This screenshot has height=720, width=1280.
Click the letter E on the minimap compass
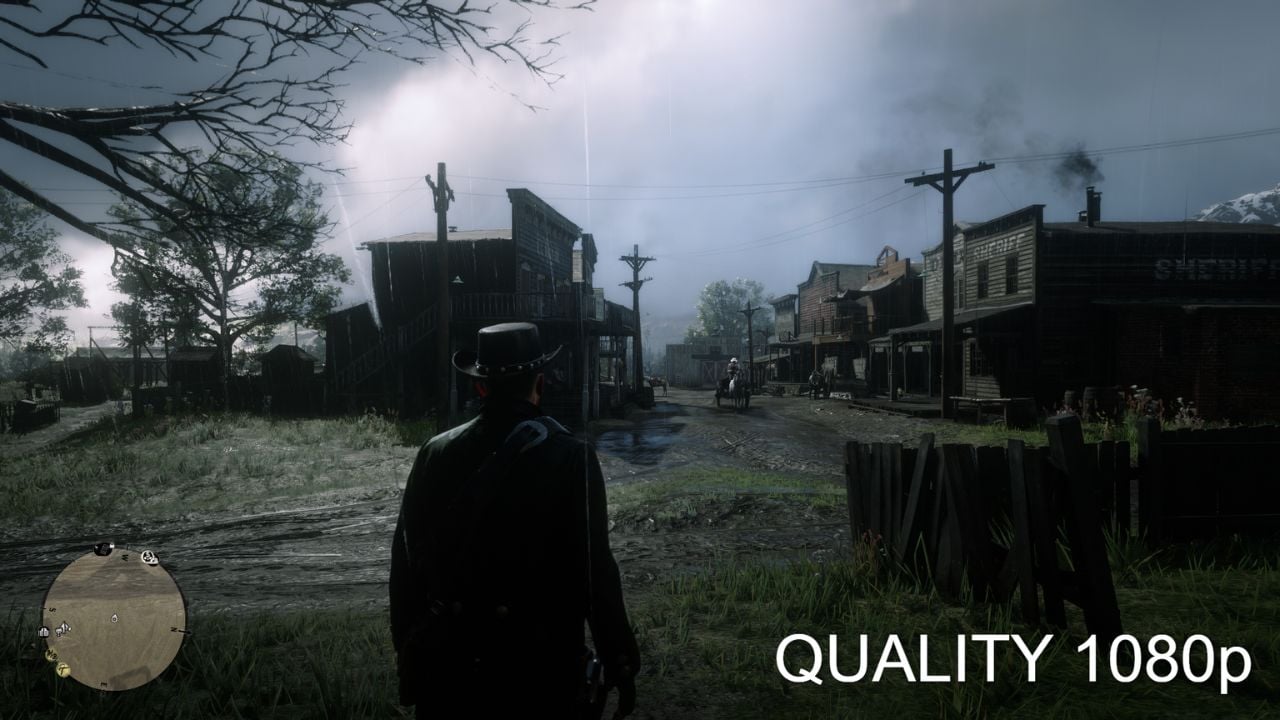tap(102, 682)
